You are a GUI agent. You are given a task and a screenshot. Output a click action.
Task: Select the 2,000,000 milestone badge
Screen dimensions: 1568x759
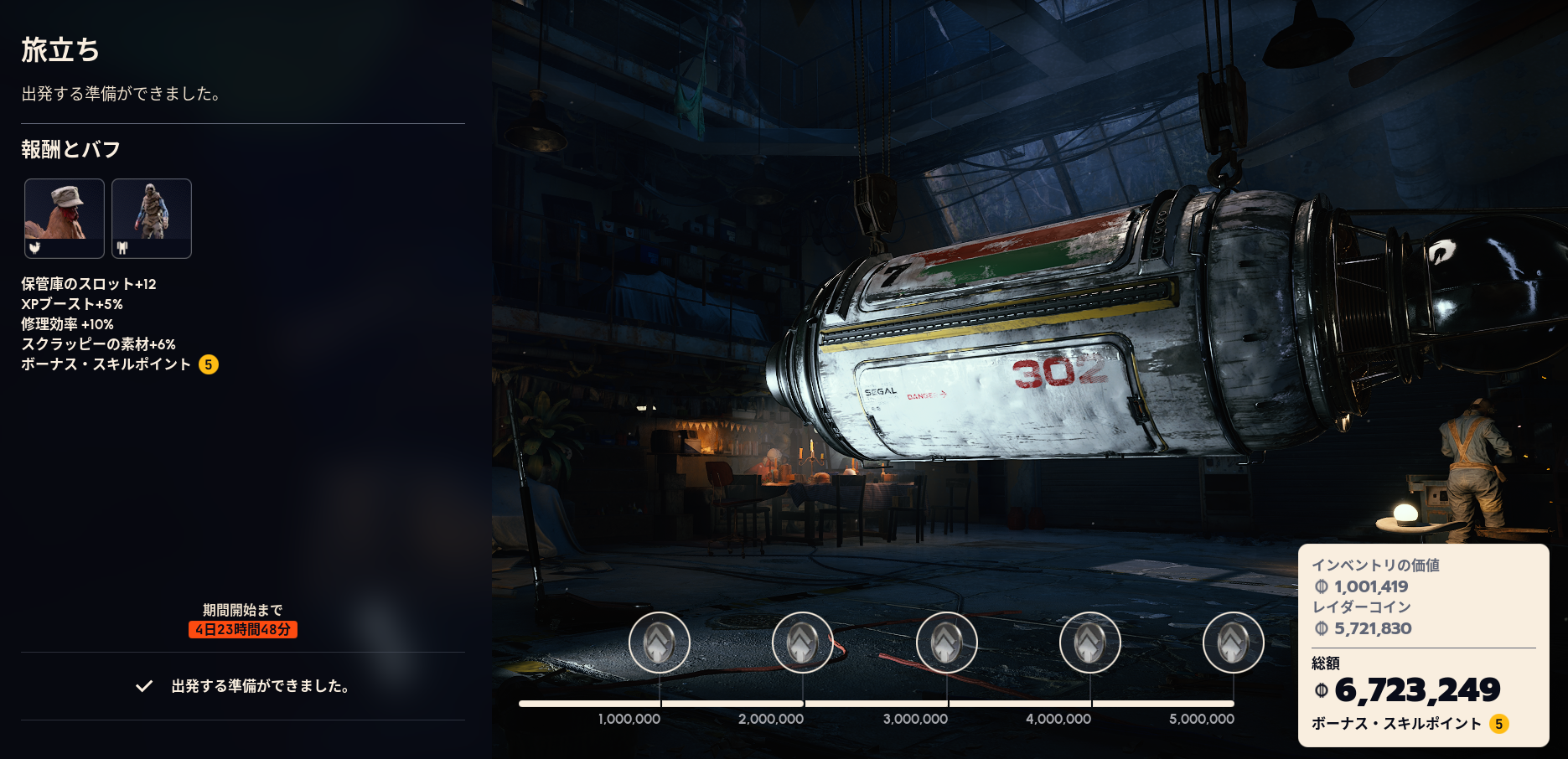(803, 643)
